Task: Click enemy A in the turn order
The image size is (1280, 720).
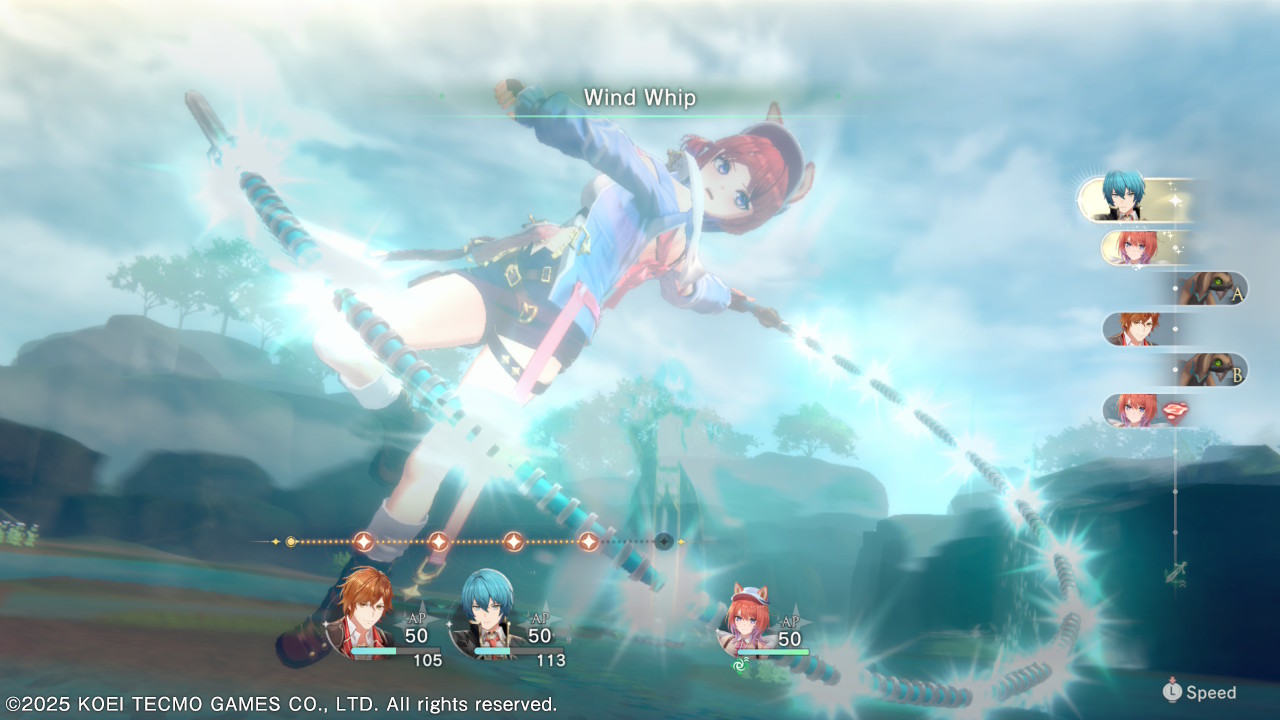Action: (1212, 288)
